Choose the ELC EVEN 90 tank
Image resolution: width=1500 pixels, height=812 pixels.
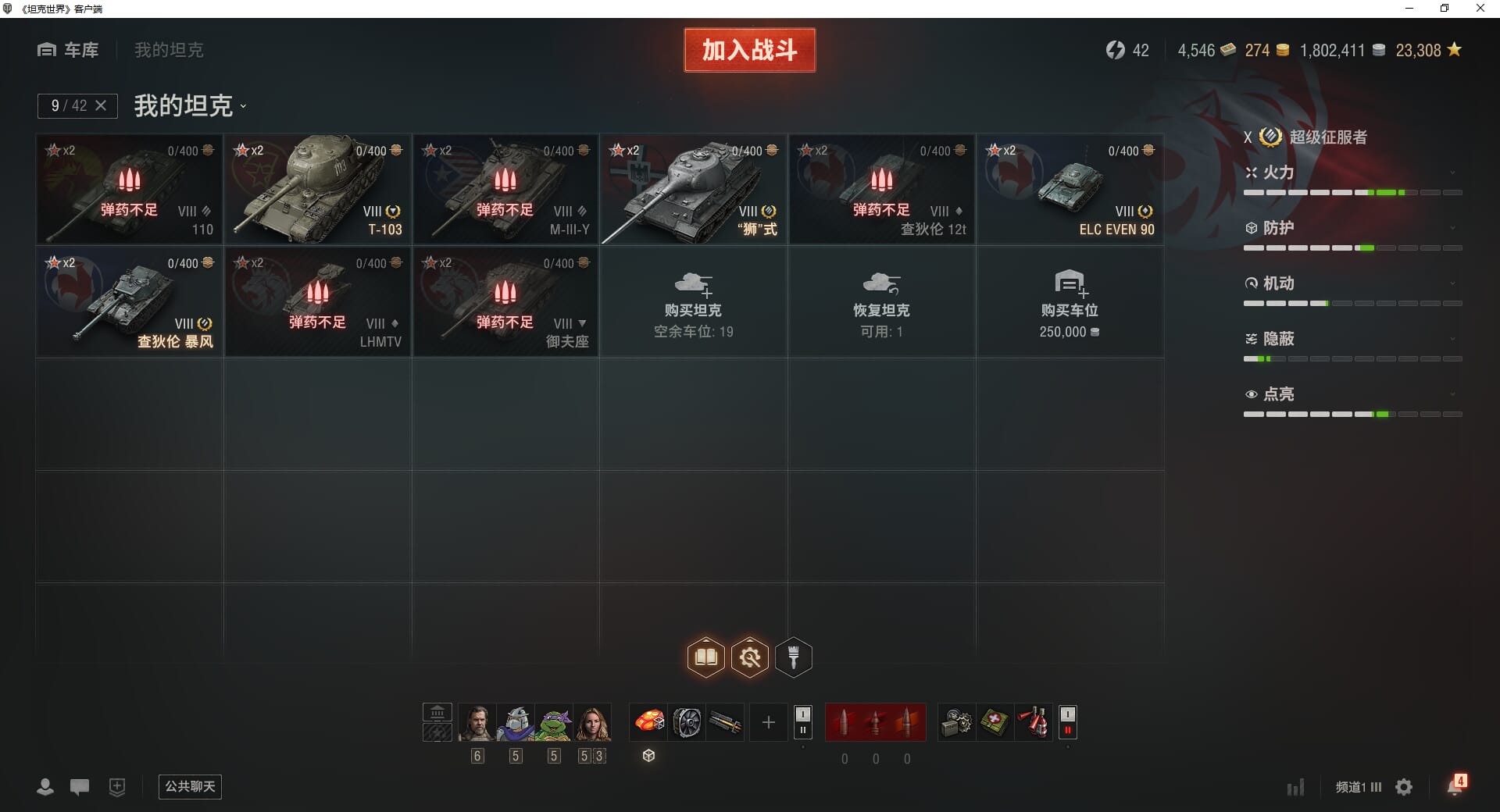(x=1070, y=190)
